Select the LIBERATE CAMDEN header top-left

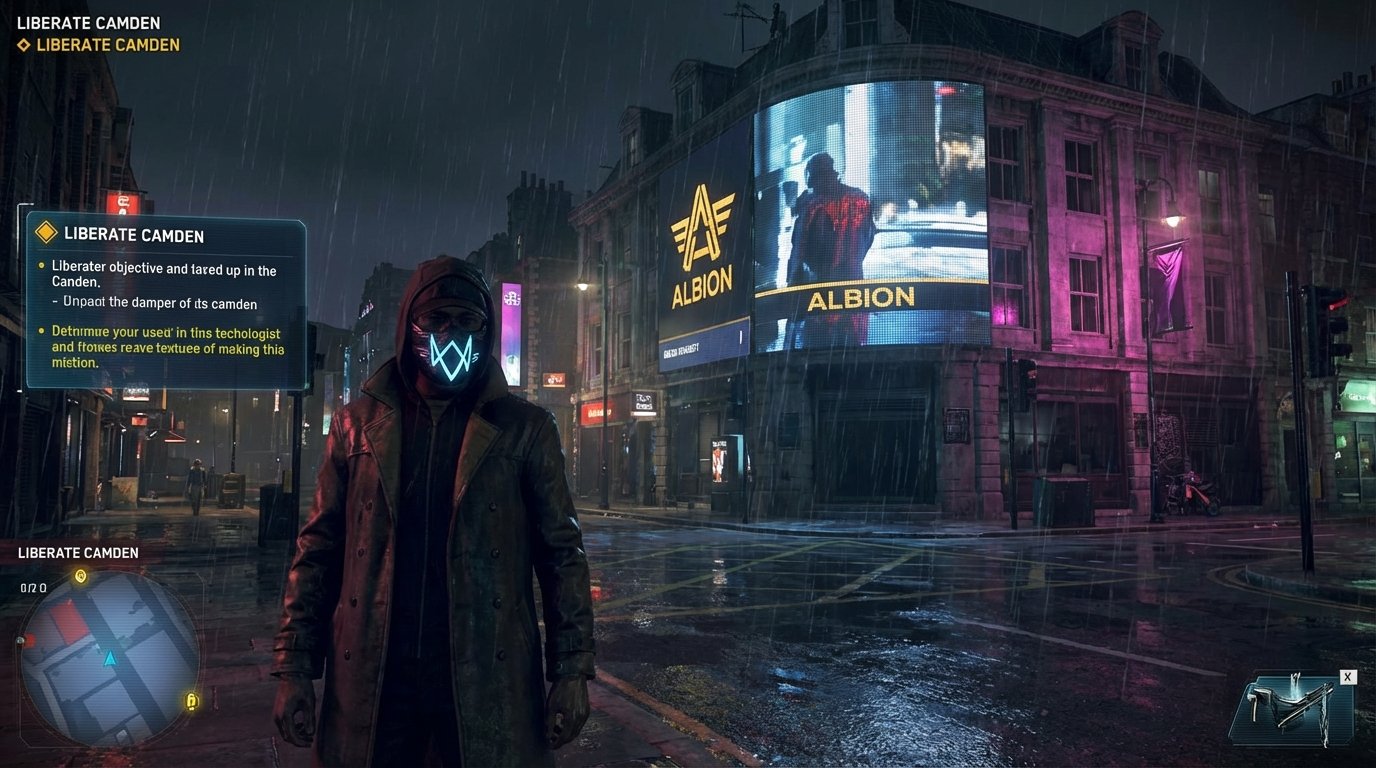(88, 22)
